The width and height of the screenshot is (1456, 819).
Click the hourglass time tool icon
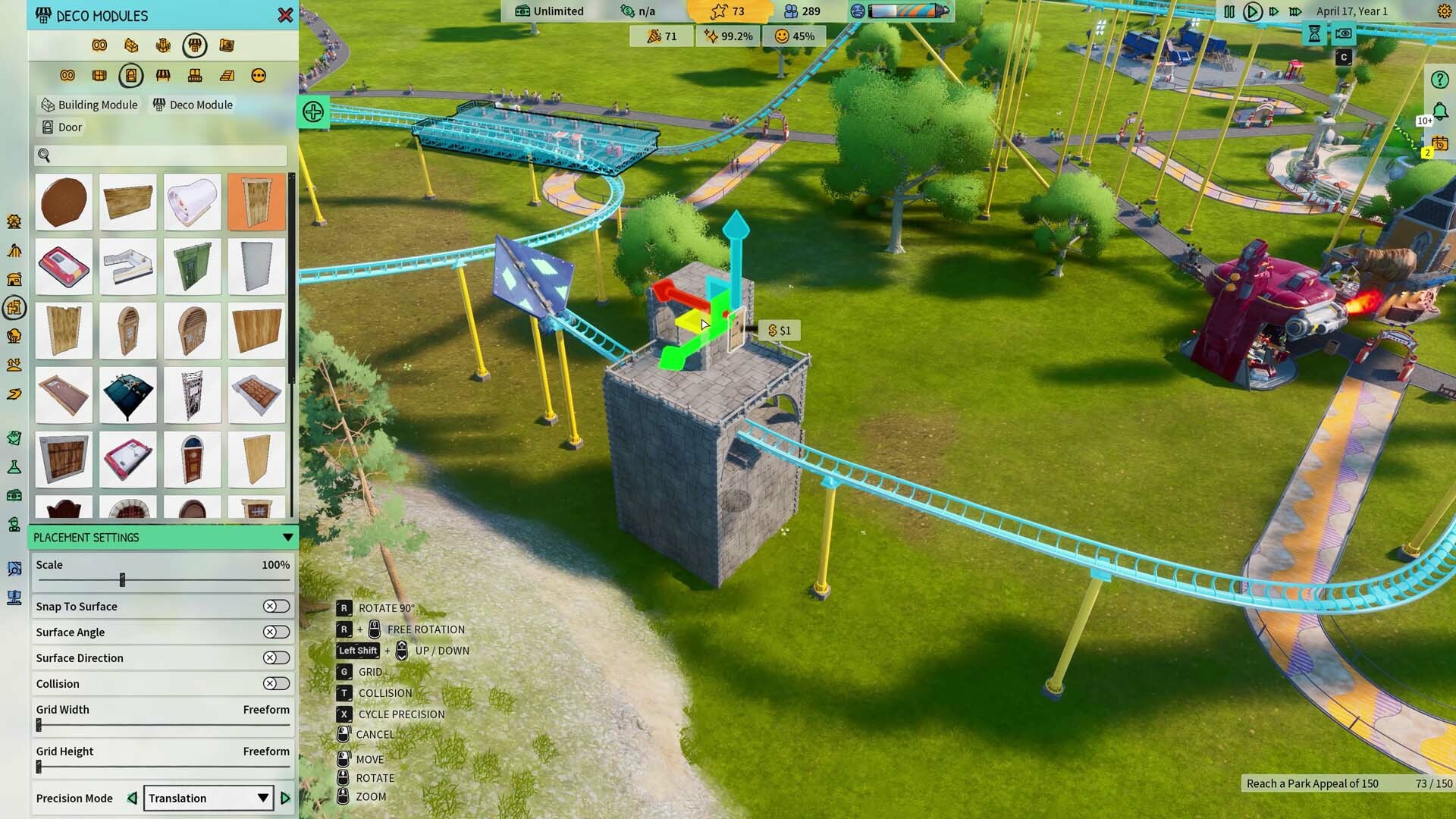[x=1315, y=34]
